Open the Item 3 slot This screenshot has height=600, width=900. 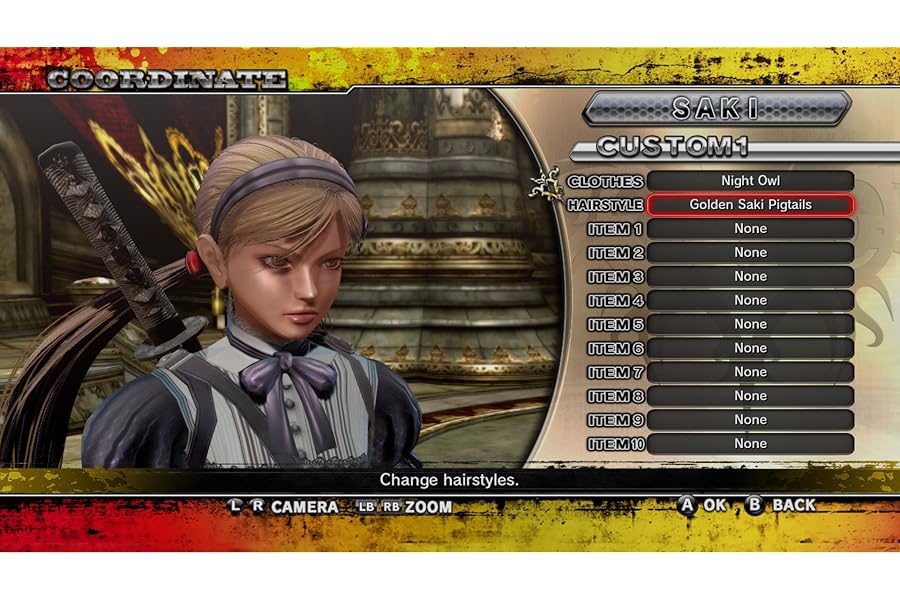coord(750,277)
